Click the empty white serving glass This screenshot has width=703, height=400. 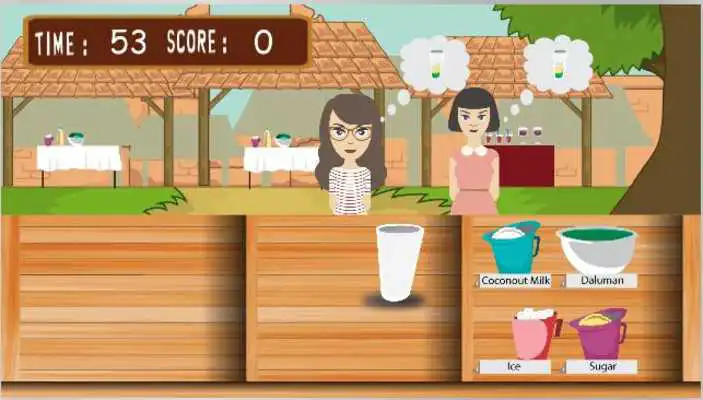coord(399,262)
